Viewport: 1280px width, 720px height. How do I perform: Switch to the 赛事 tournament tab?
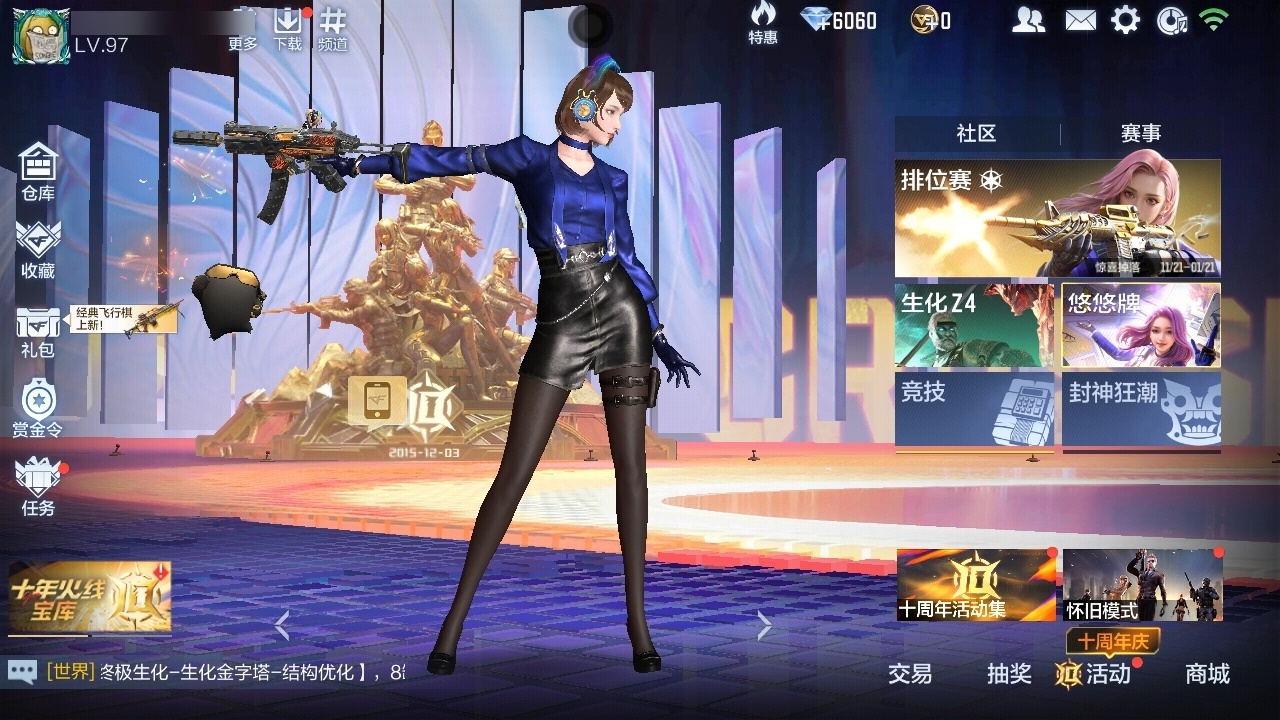(x=1140, y=133)
